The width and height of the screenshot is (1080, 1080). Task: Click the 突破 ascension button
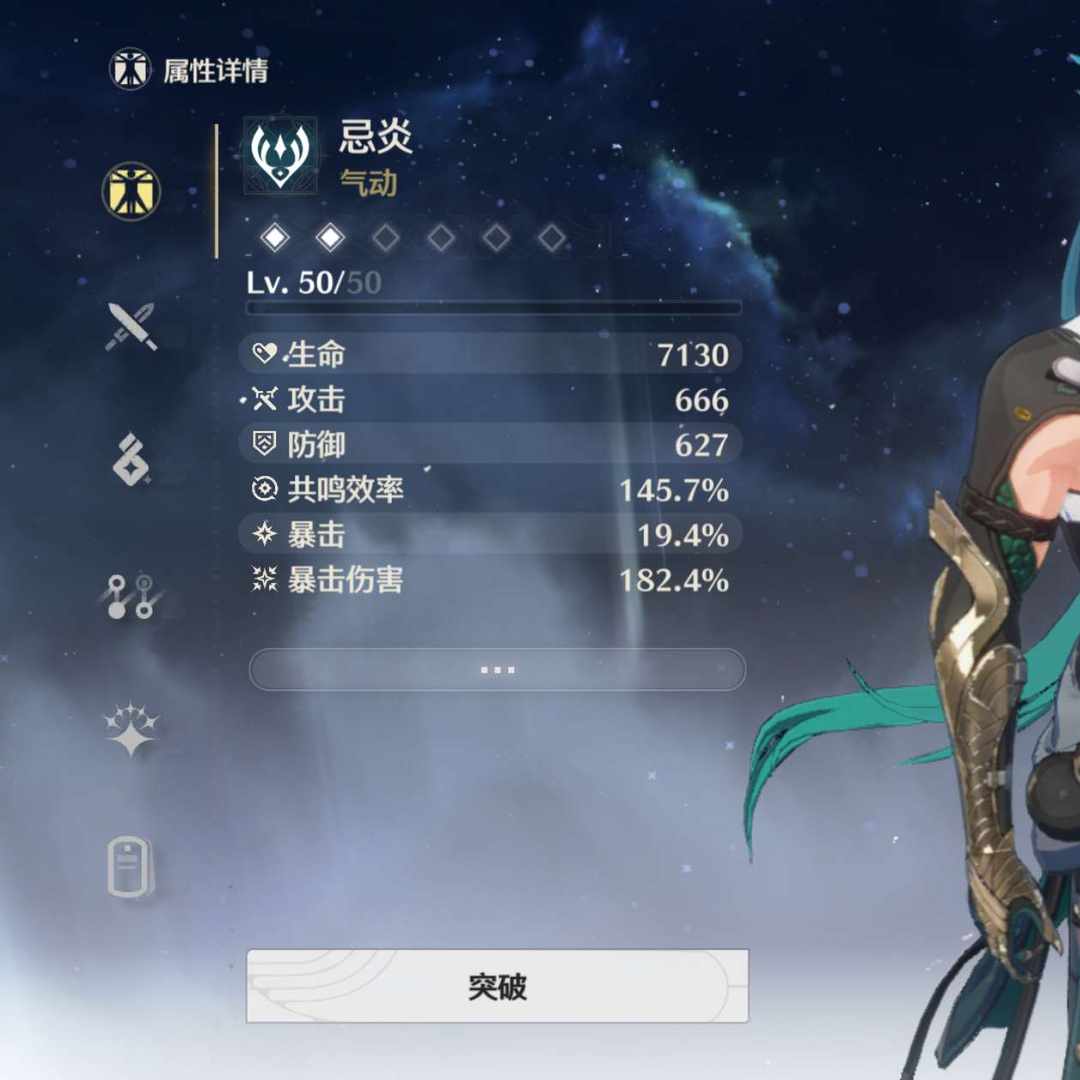[497, 986]
